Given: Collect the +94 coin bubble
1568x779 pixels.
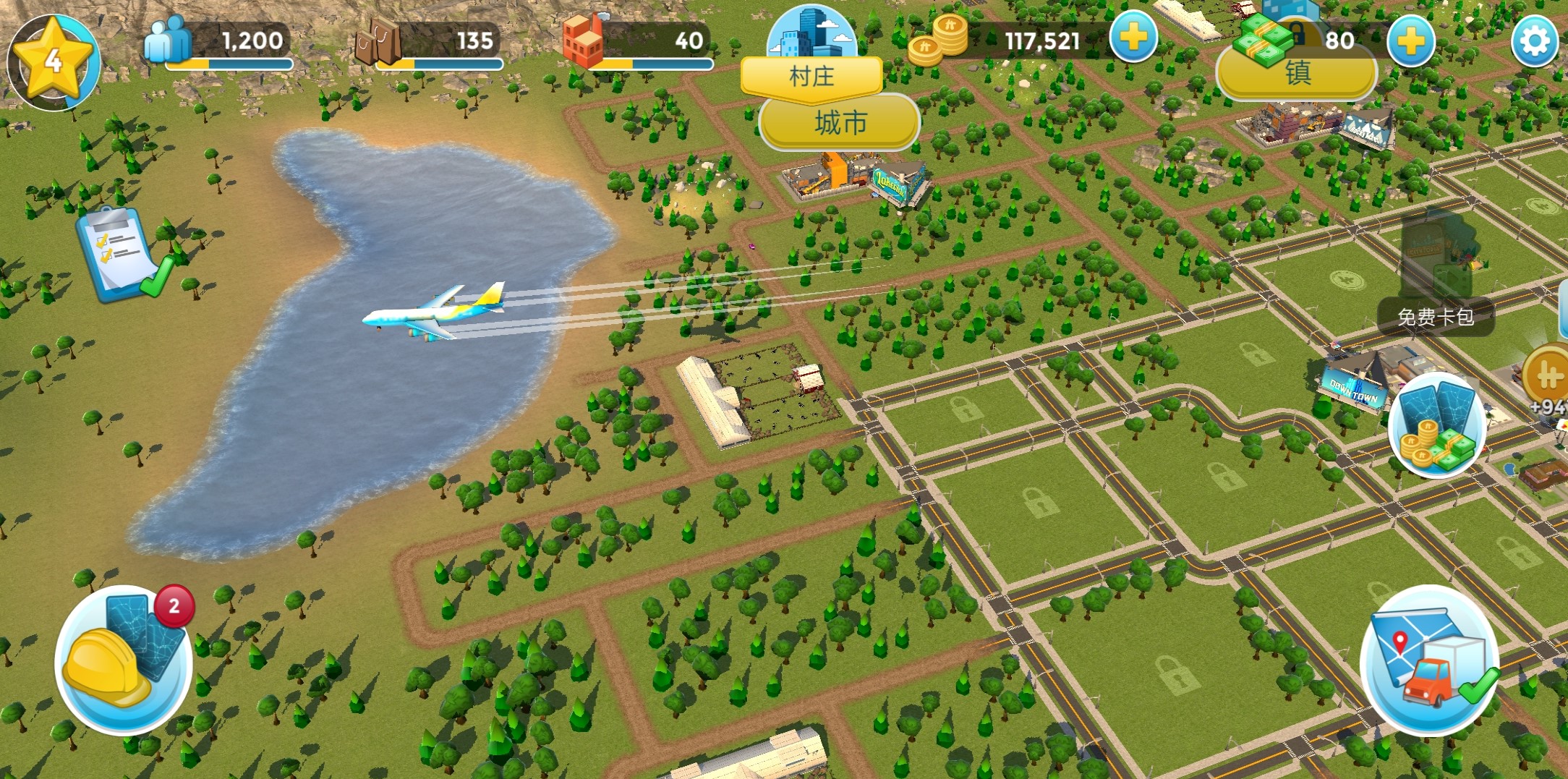Looking at the screenshot, I should pos(1548,380).
